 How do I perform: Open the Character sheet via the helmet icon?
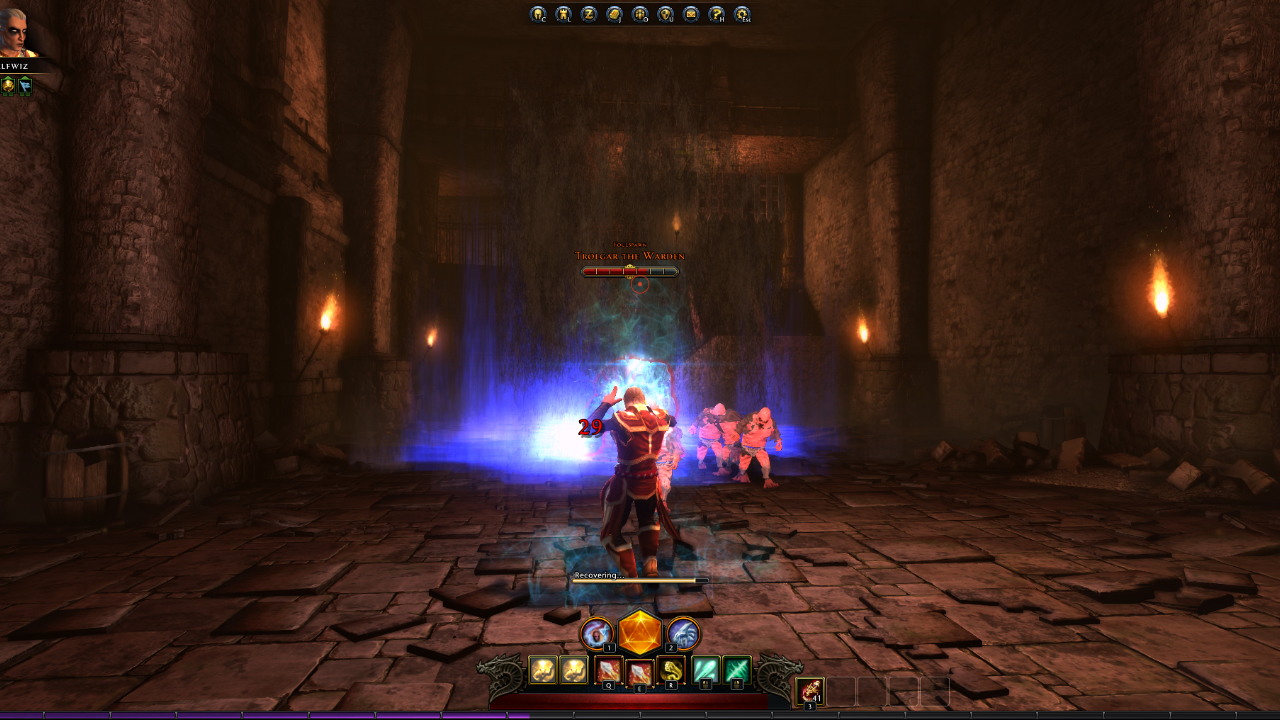pos(537,14)
